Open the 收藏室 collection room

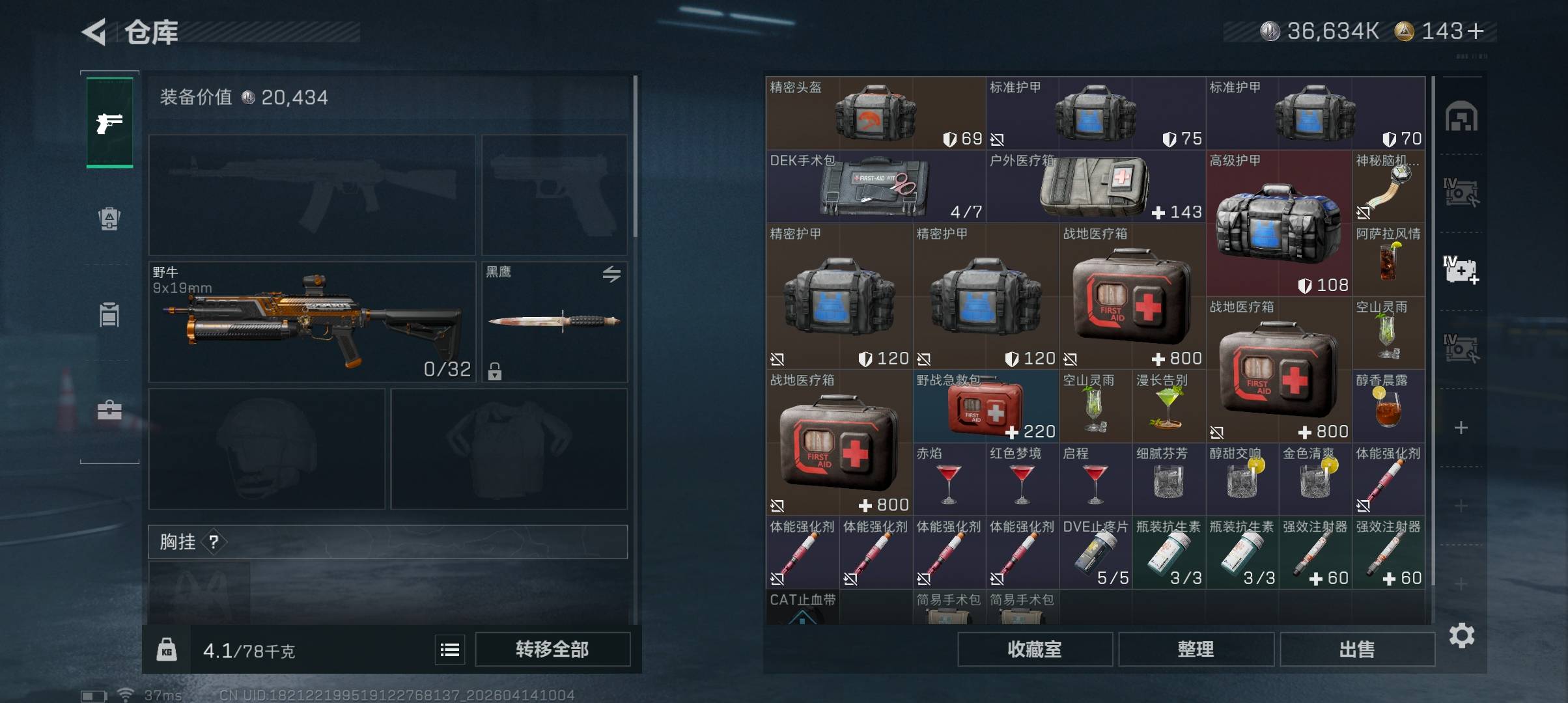tap(1034, 649)
